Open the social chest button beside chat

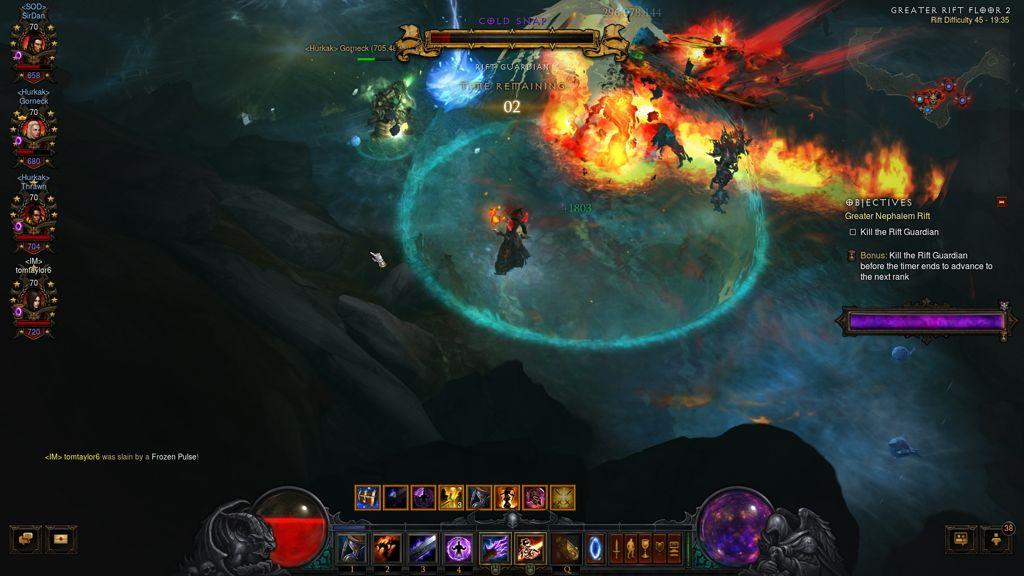61,538
